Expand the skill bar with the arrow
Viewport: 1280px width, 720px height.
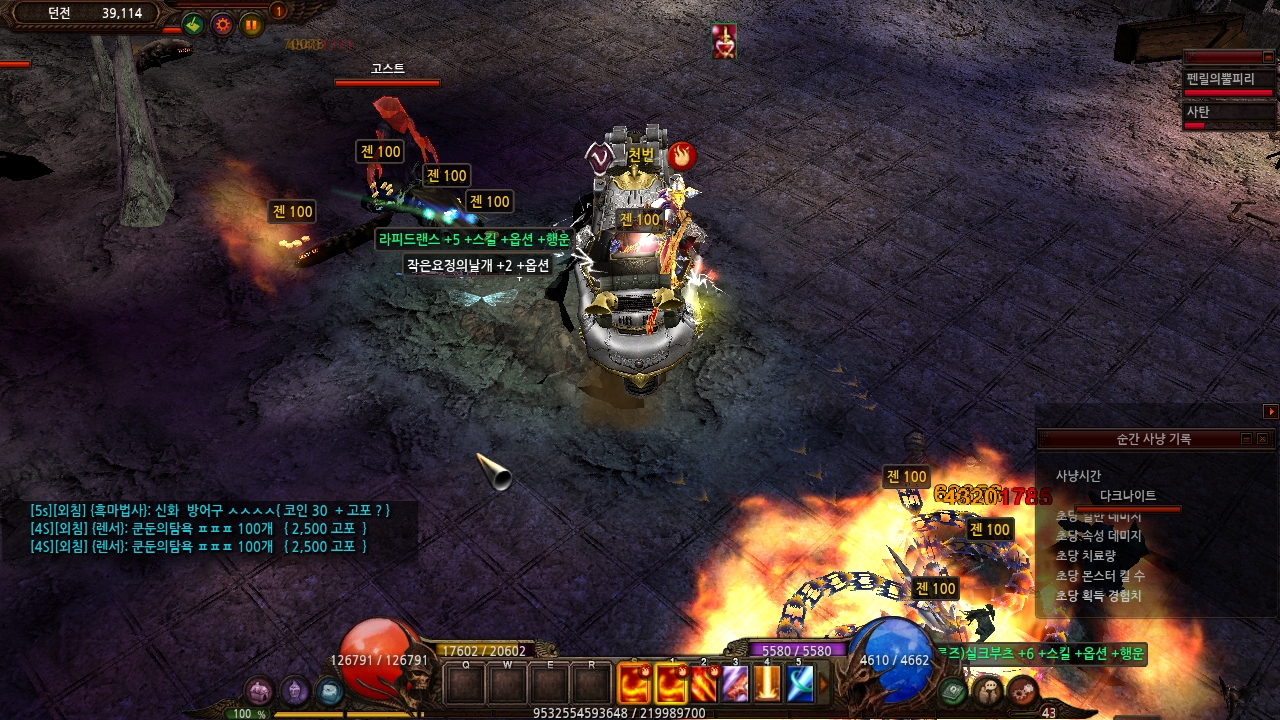824,684
